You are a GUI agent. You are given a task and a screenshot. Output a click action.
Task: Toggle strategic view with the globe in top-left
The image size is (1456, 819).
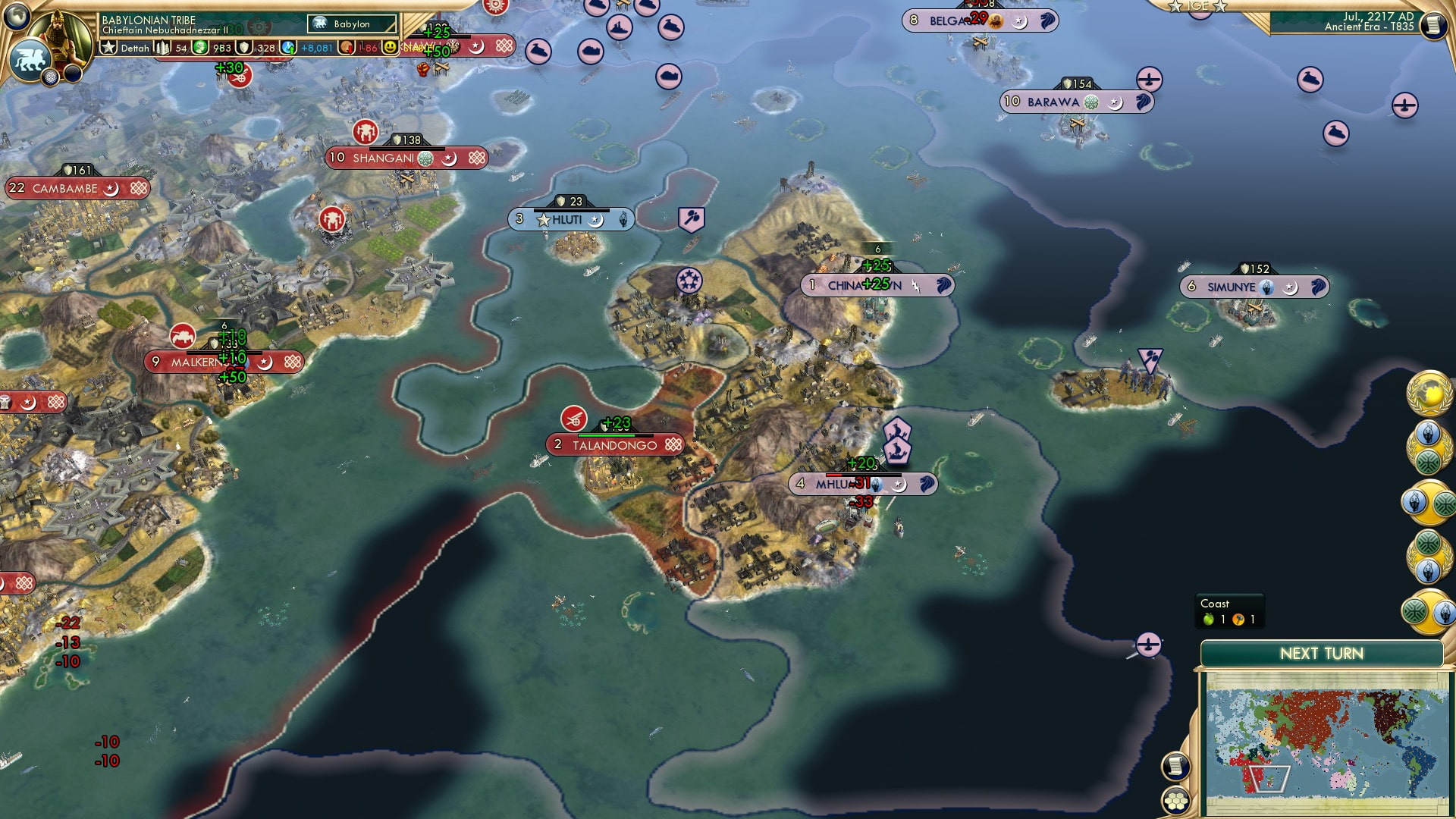pos(17,17)
